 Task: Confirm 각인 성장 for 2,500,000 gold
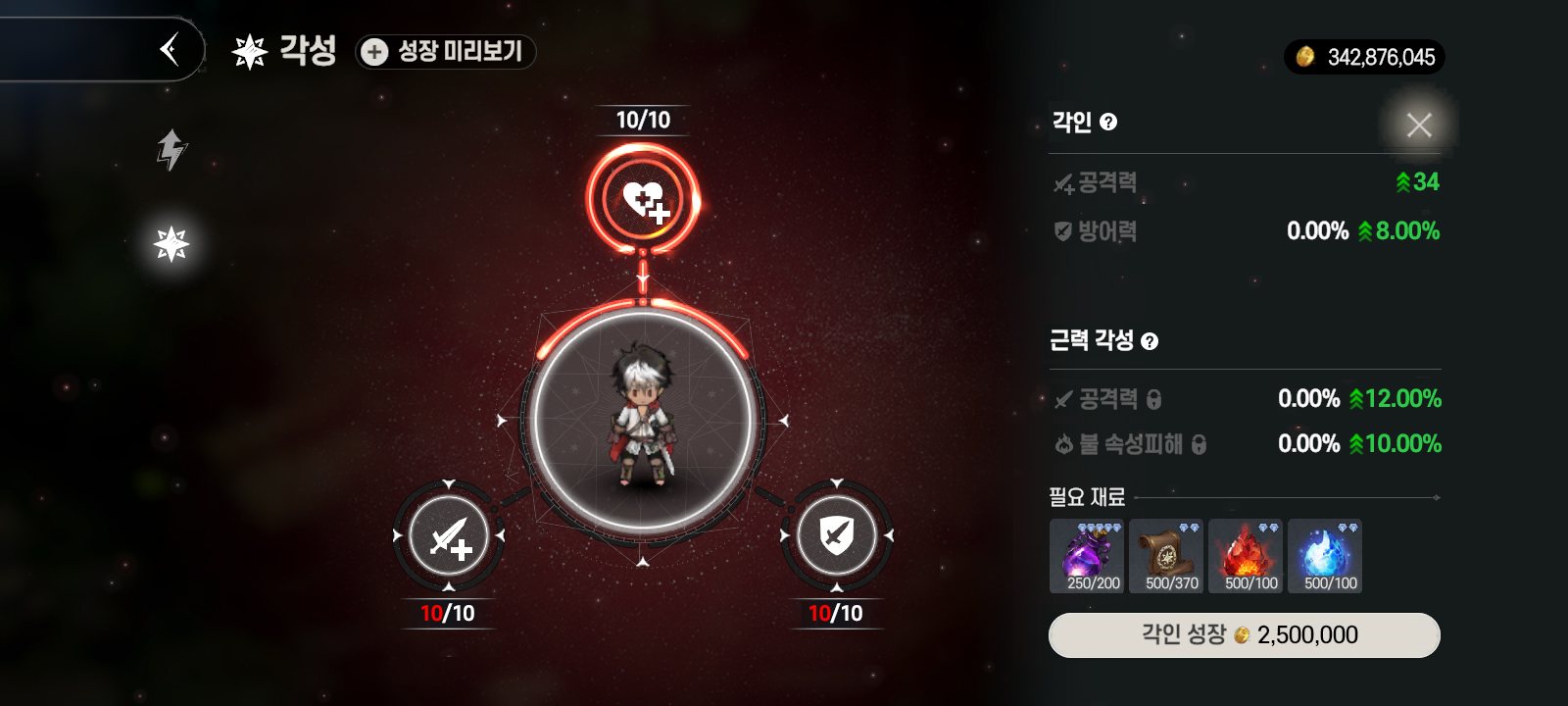(1244, 635)
